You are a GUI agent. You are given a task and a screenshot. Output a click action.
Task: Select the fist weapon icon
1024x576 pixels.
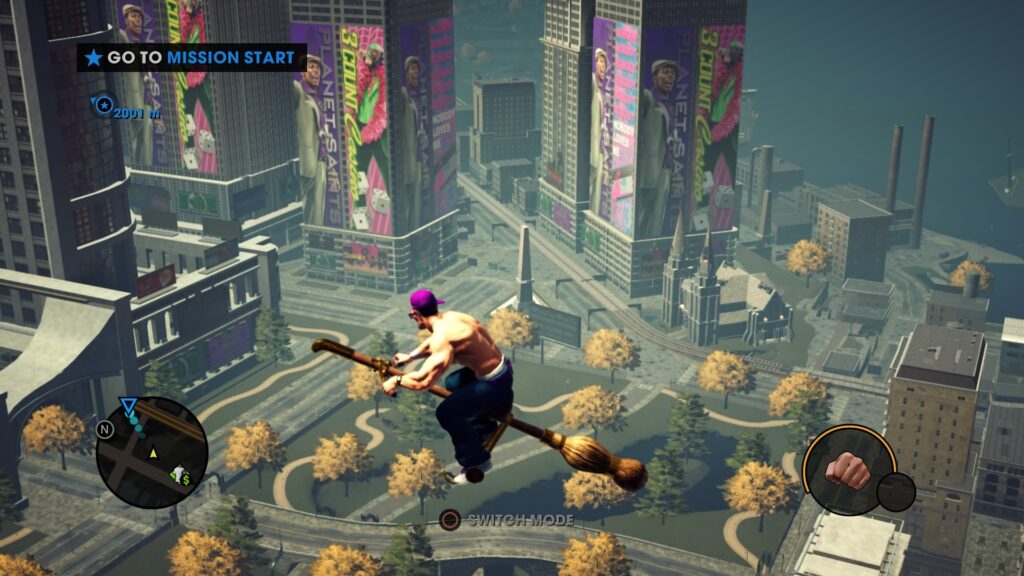click(849, 468)
